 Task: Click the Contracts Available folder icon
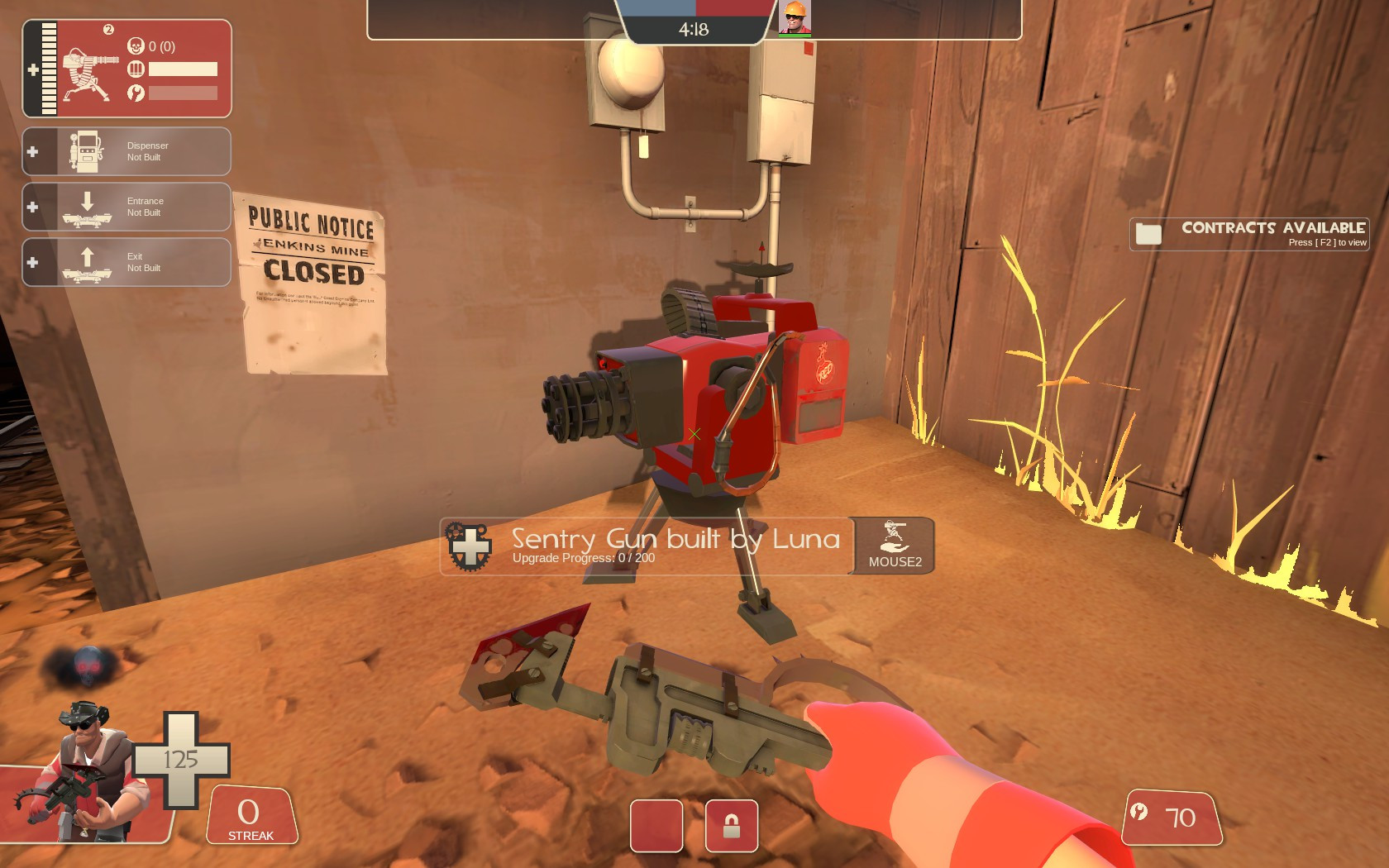[x=1150, y=234]
